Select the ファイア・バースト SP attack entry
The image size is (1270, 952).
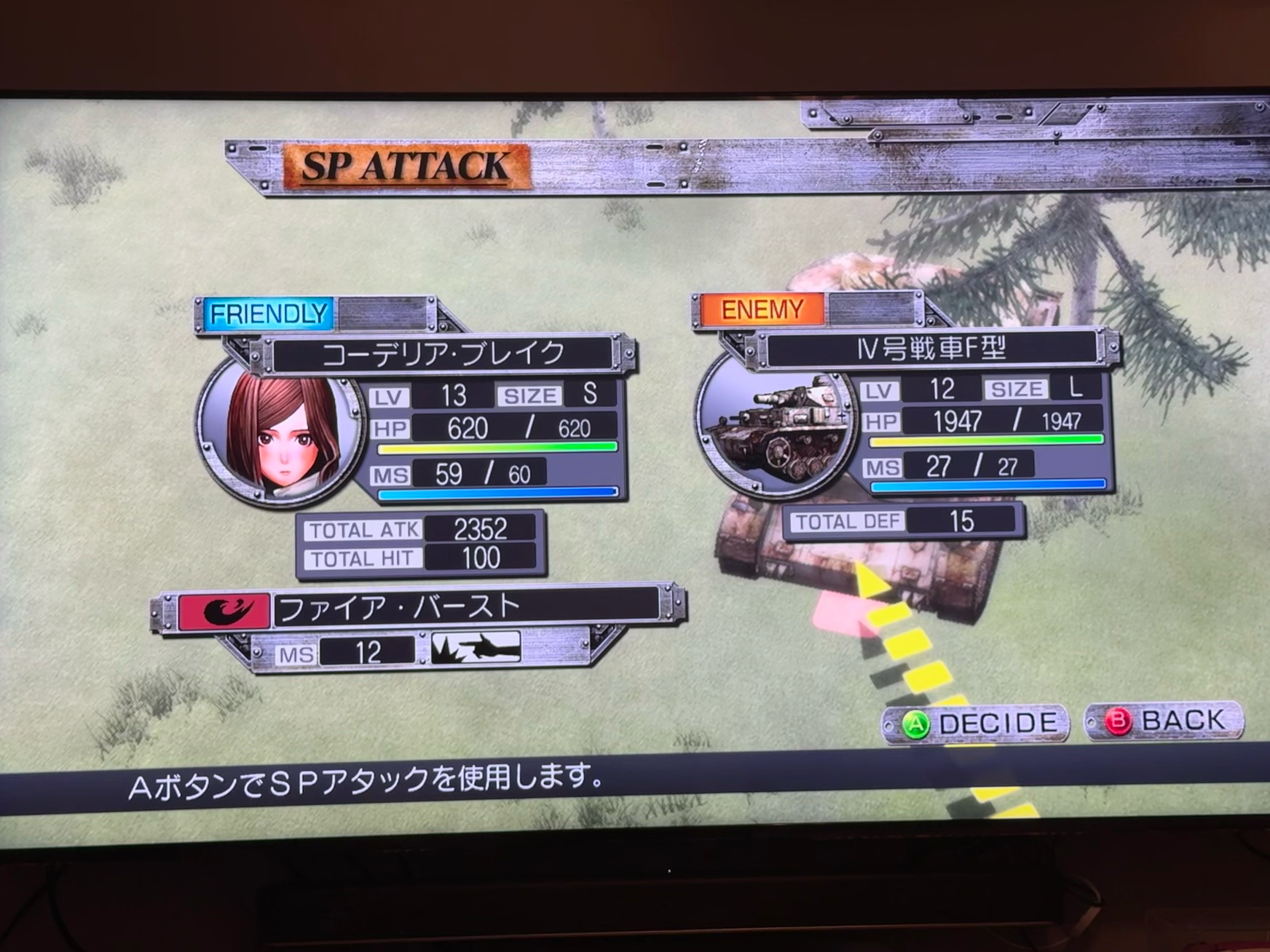point(419,608)
